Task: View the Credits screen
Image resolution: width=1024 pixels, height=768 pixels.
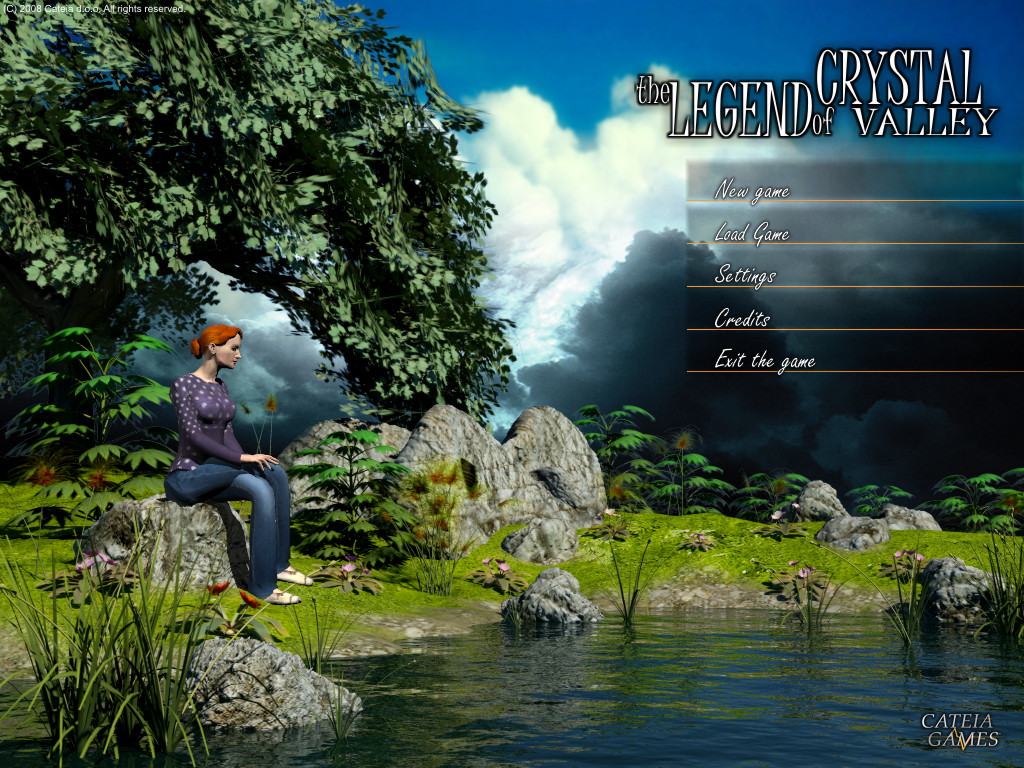Action: [742, 319]
